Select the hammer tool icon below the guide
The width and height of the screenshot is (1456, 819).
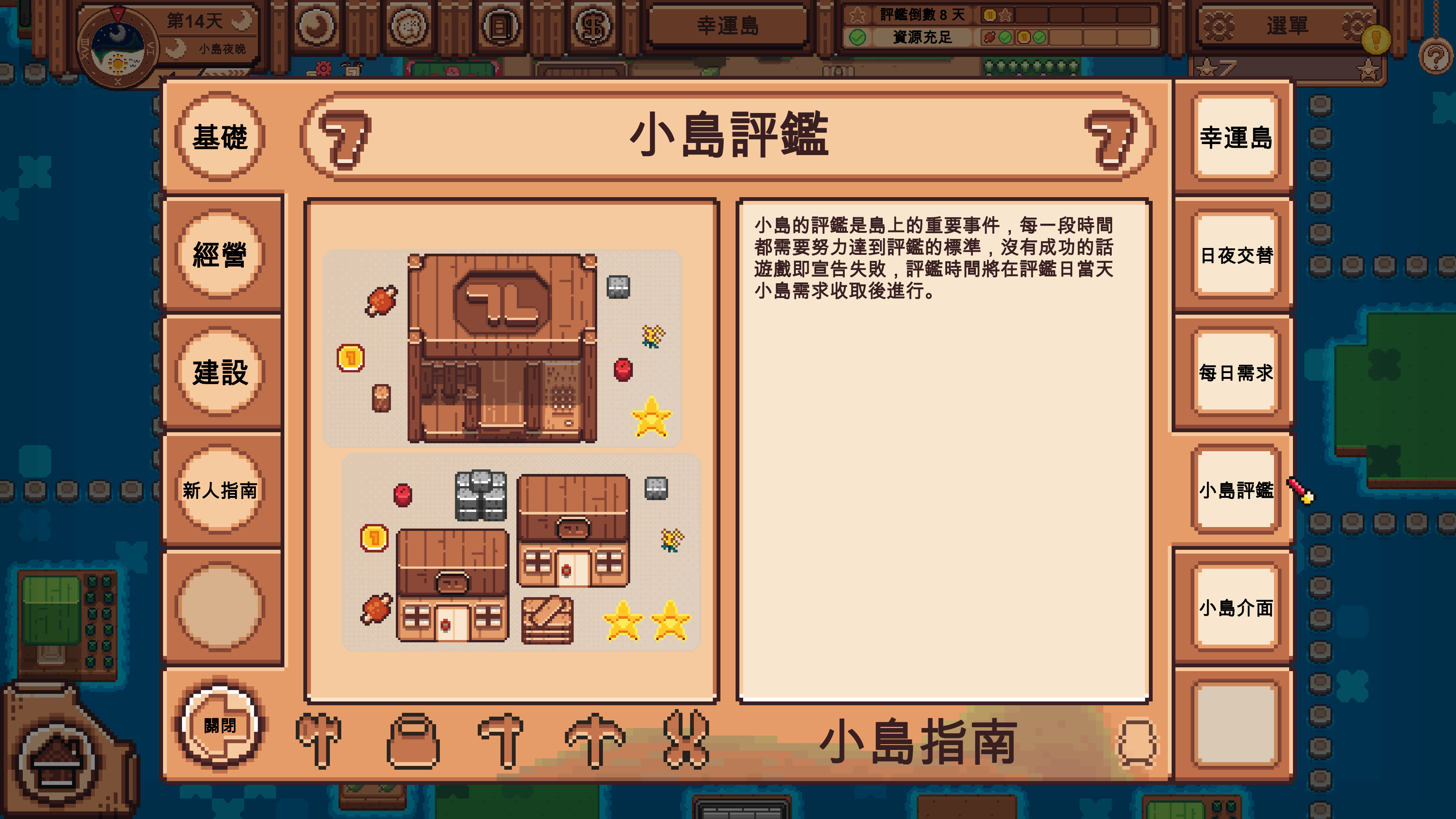pos(500,741)
